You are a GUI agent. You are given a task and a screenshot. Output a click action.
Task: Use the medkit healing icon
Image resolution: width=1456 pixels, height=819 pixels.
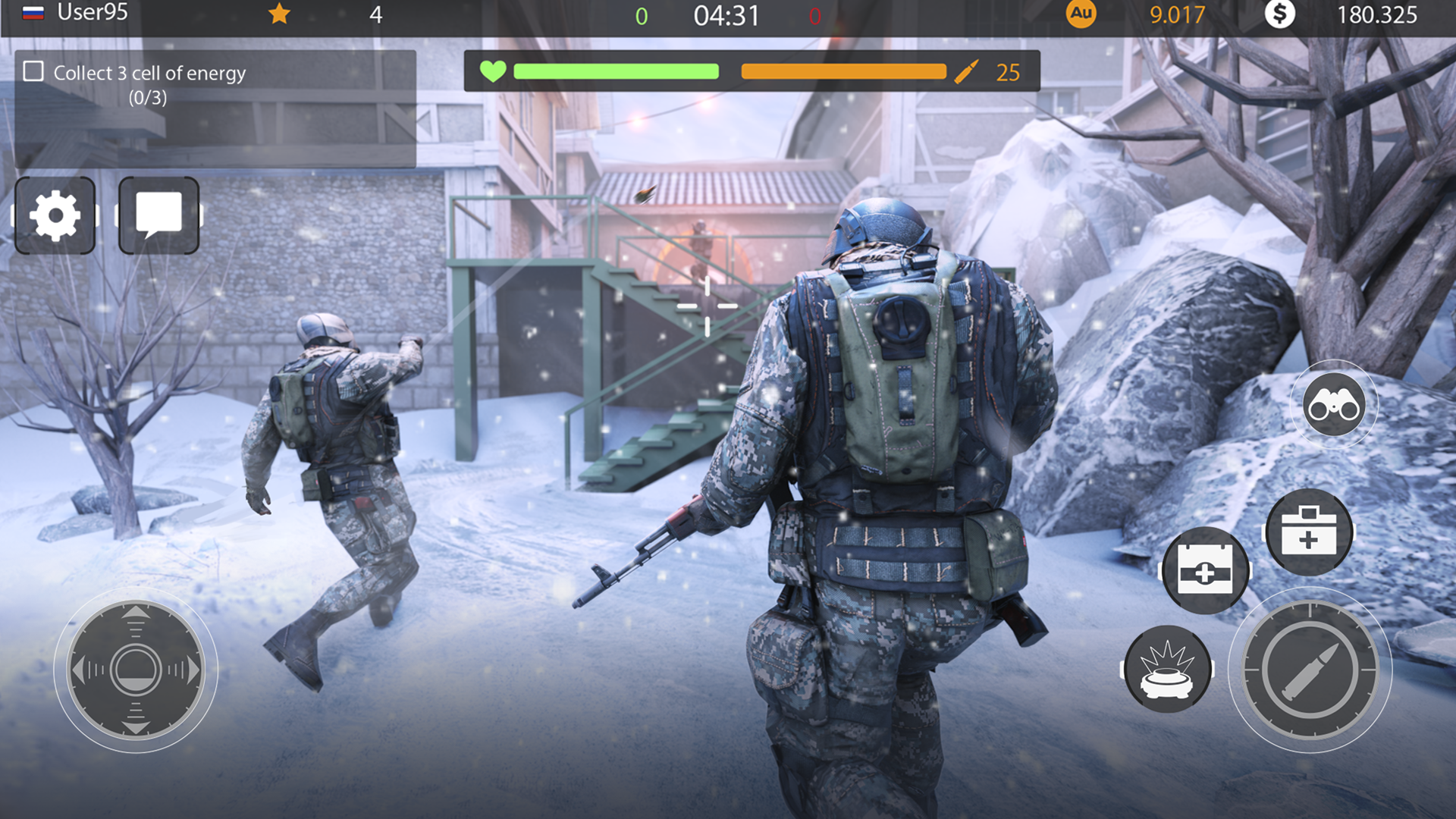[1310, 532]
